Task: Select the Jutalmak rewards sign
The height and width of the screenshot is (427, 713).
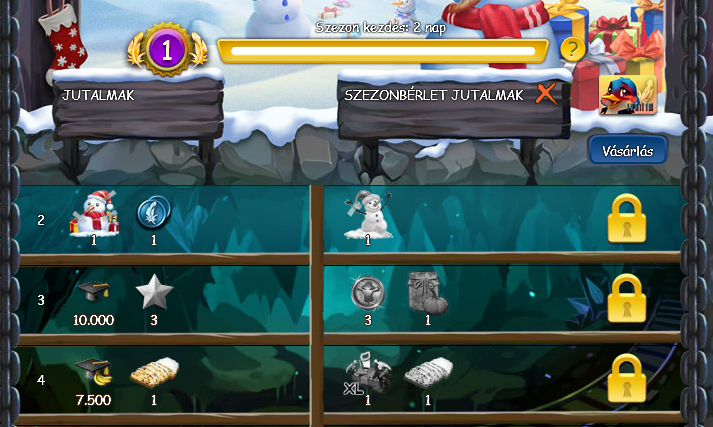Action: (x=137, y=98)
